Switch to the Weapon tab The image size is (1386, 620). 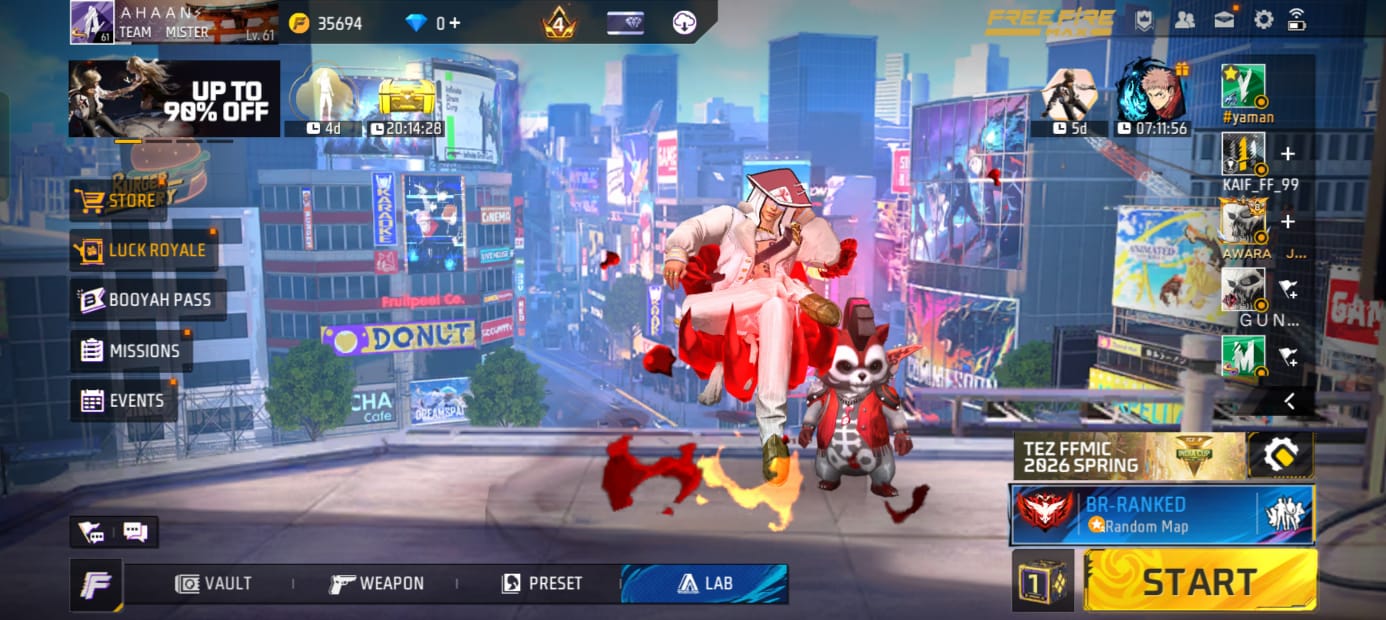(x=377, y=584)
